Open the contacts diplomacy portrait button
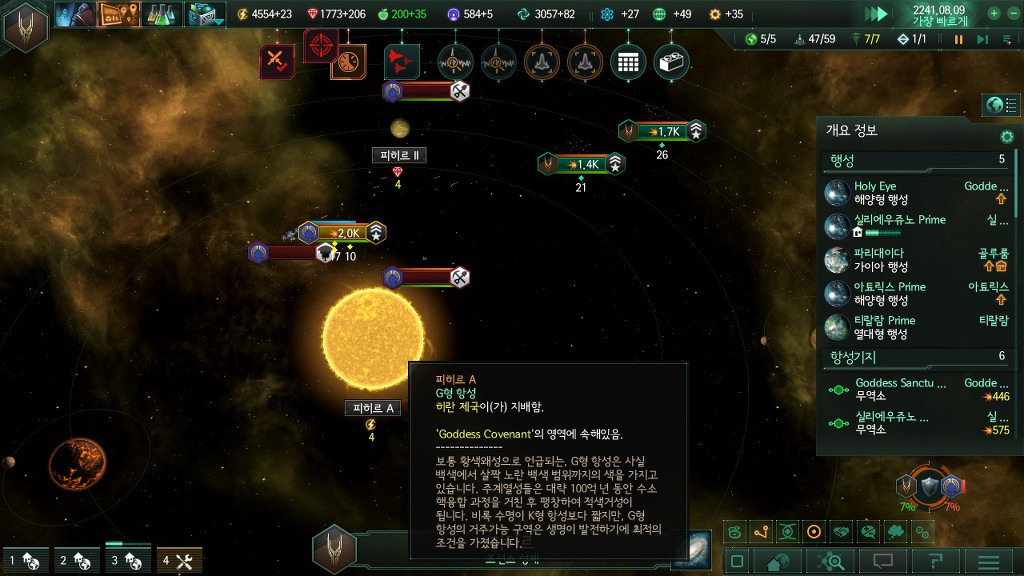 click(76, 14)
